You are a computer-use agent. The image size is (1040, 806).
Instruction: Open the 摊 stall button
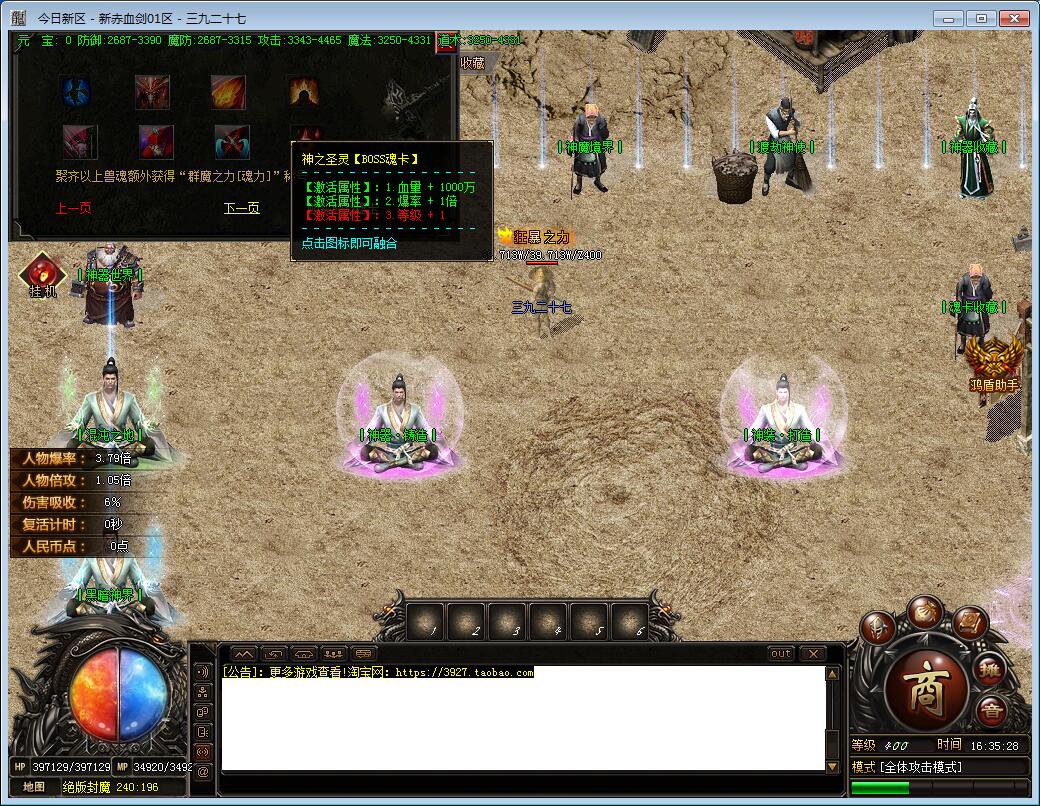click(x=990, y=668)
